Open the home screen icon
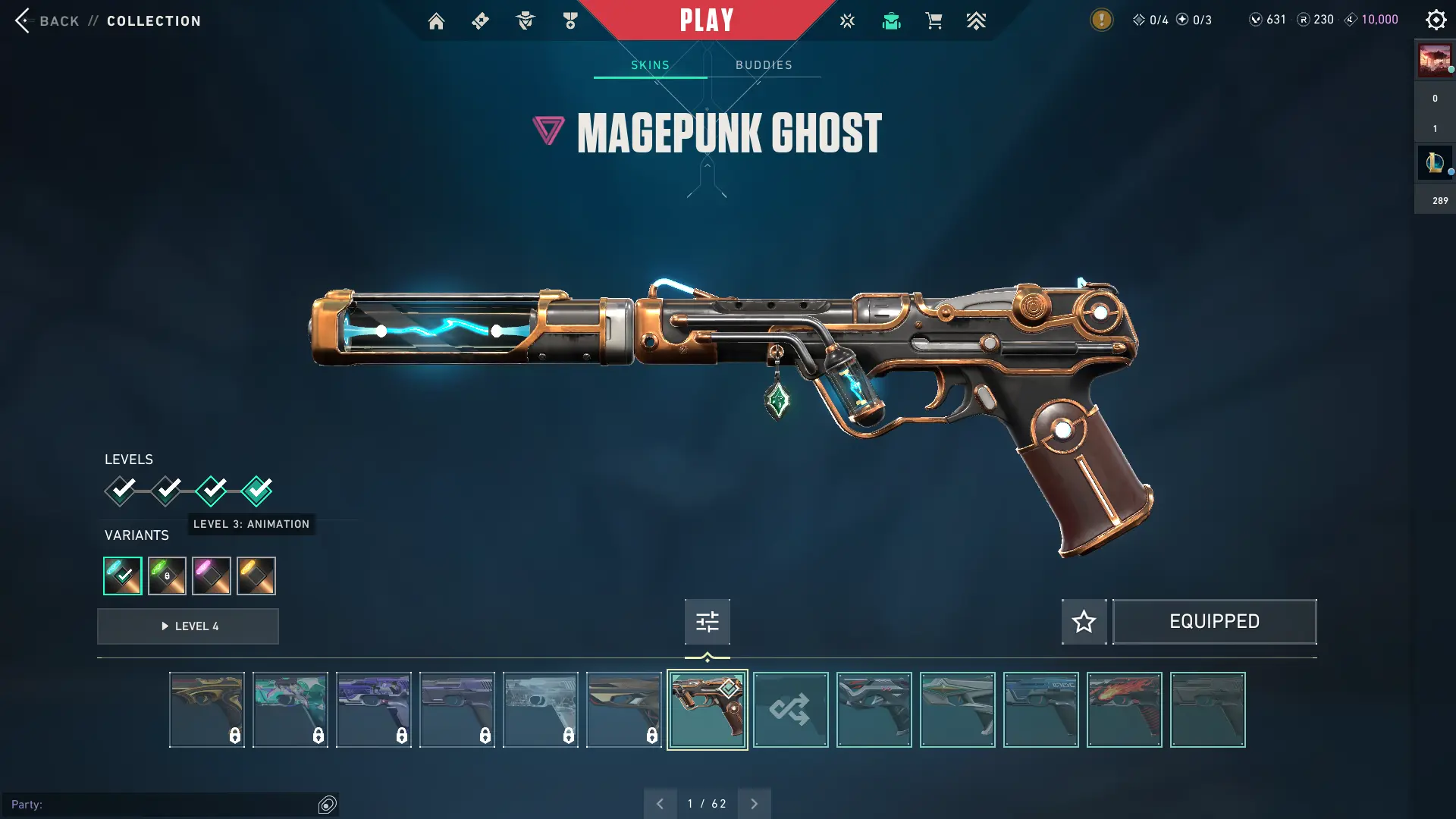The width and height of the screenshot is (1456, 819). [x=436, y=21]
